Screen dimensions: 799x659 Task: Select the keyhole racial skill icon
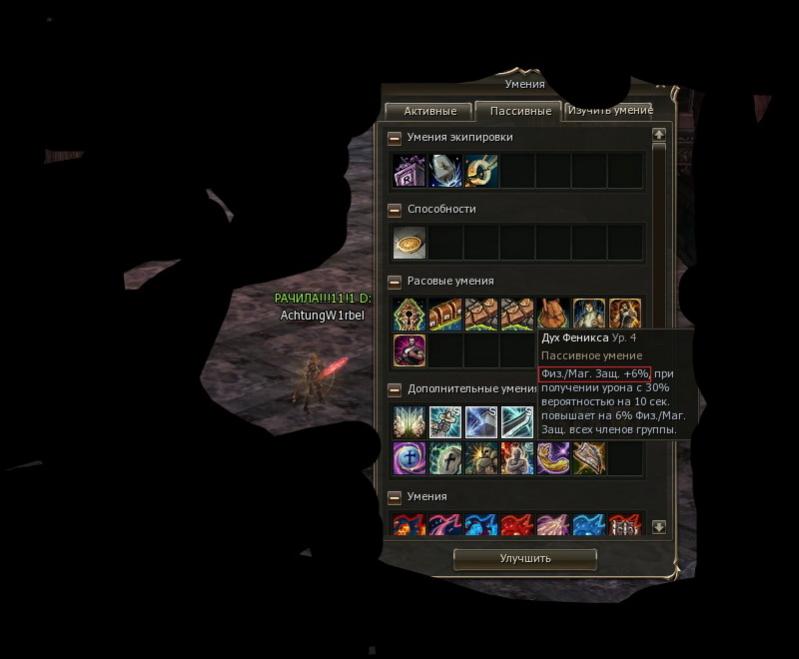pyautogui.click(x=409, y=315)
